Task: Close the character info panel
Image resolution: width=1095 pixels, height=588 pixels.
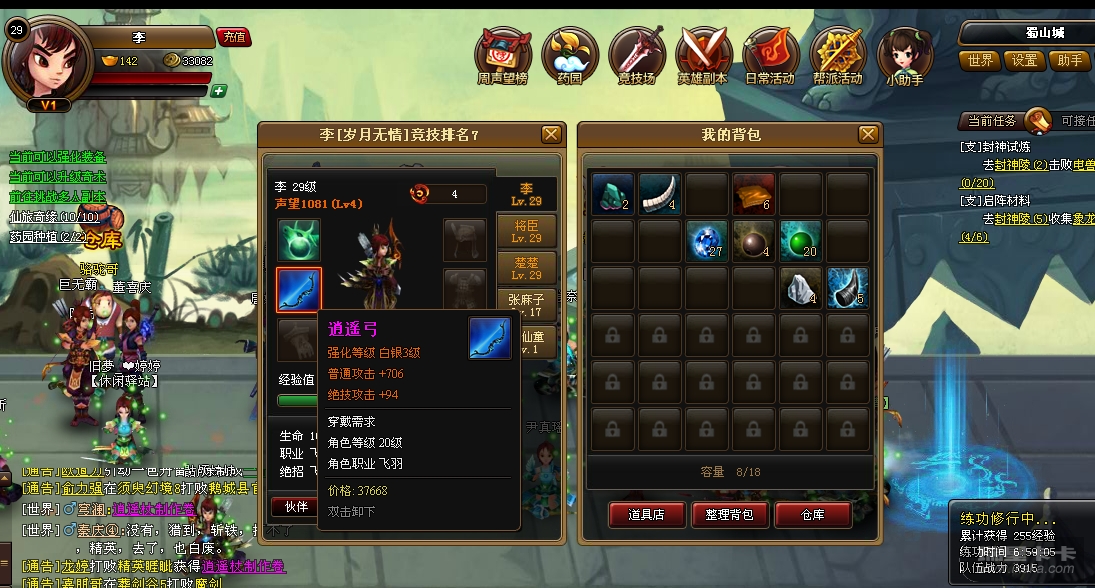Action: [x=551, y=134]
